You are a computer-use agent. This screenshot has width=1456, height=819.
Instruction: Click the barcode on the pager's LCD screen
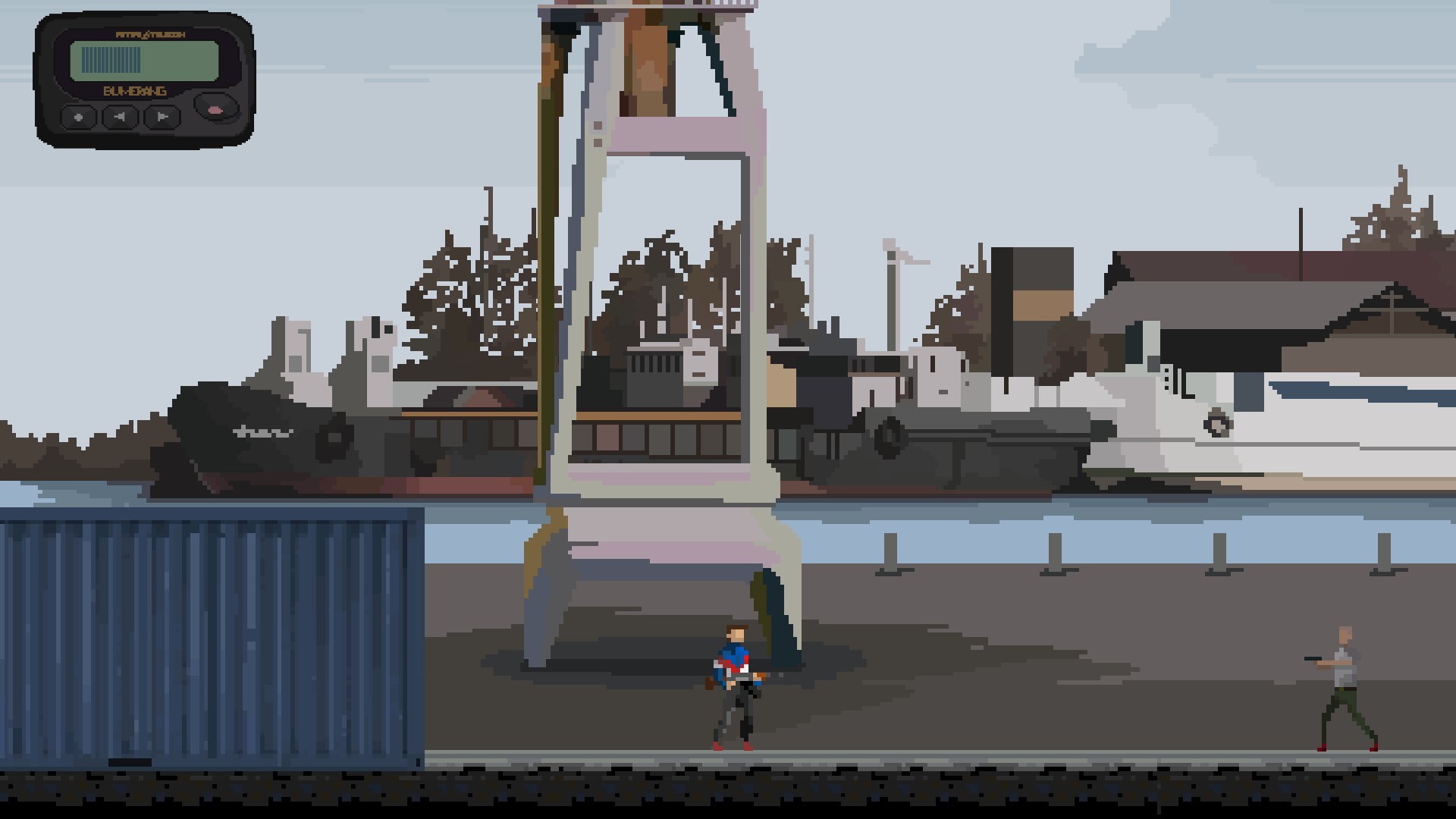click(x=111, y=59)
